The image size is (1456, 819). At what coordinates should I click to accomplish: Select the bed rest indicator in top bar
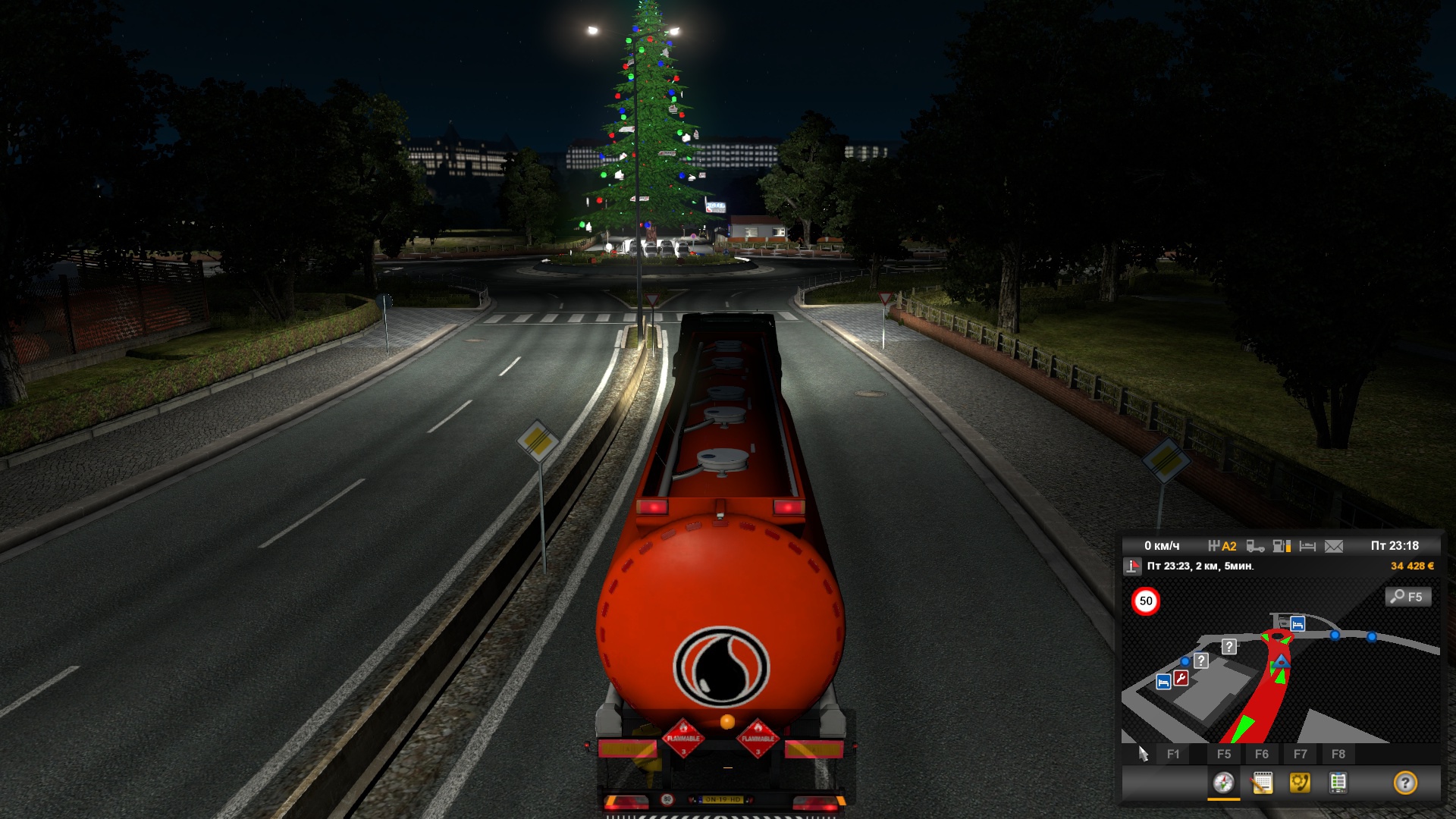pos(1307,546)
